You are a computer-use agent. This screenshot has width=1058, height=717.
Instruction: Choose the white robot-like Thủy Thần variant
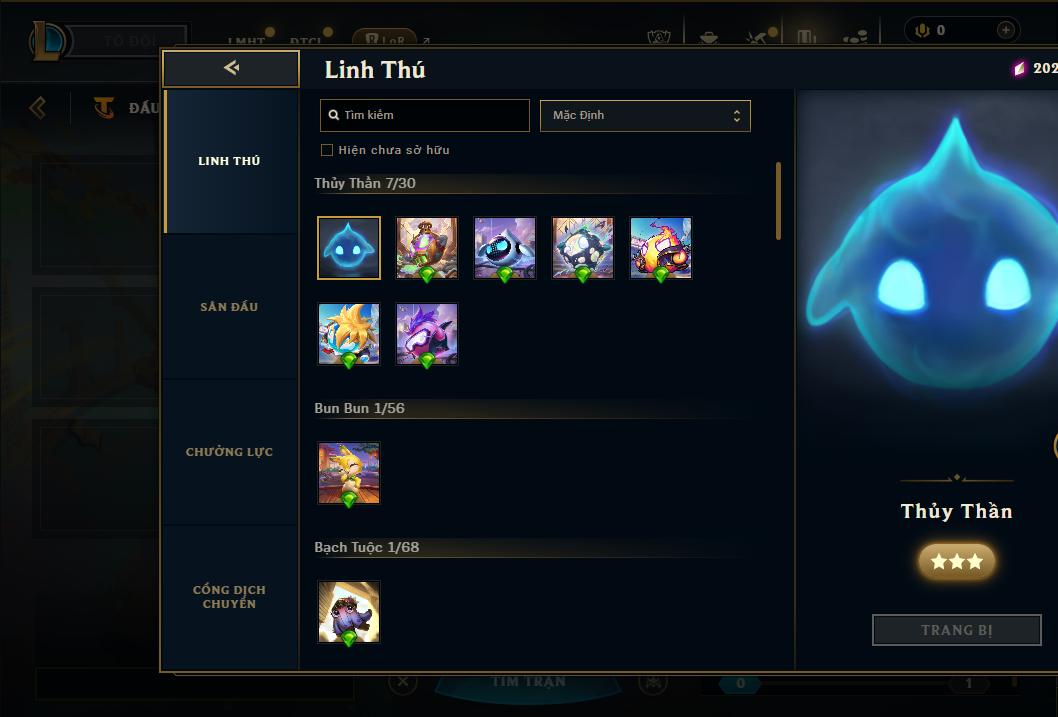(505, 248)
